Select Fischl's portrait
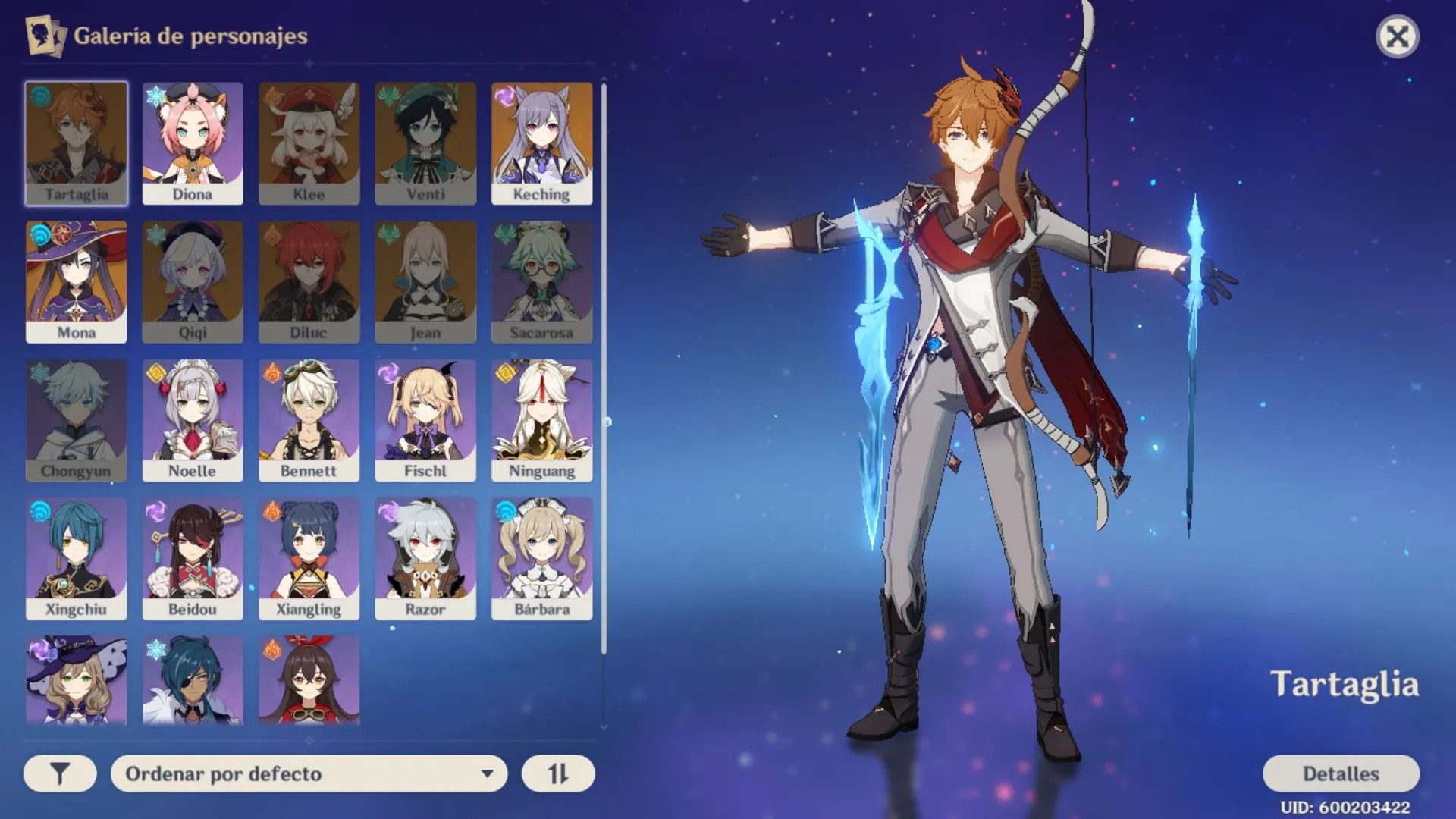 coord(425,419)
